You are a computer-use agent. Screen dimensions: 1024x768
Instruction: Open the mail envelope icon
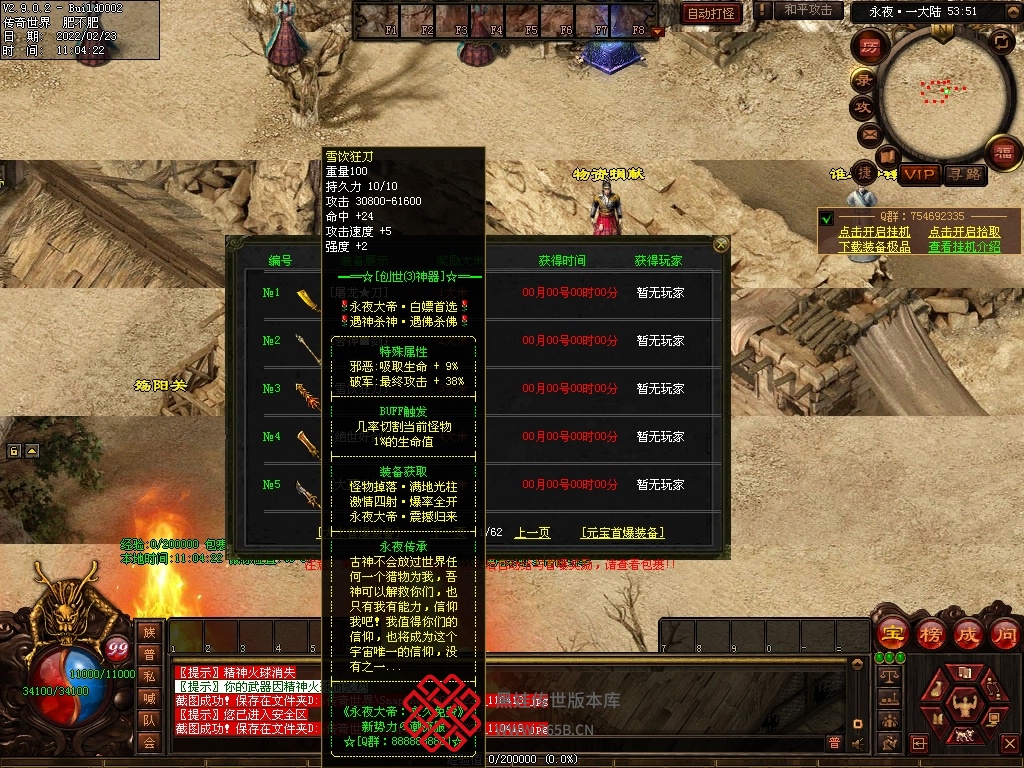868,134
